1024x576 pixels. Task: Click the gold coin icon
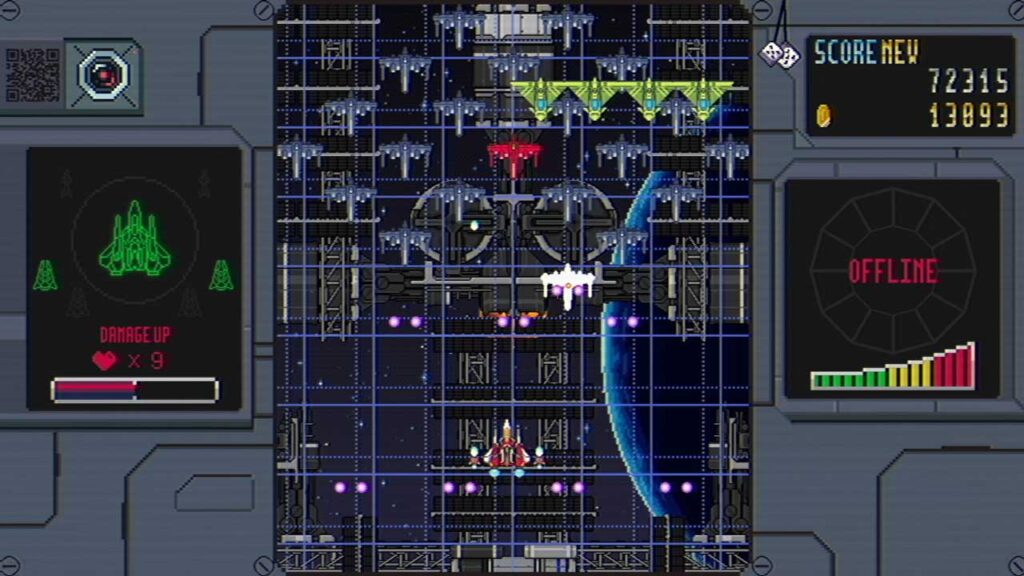pos(823,114)
